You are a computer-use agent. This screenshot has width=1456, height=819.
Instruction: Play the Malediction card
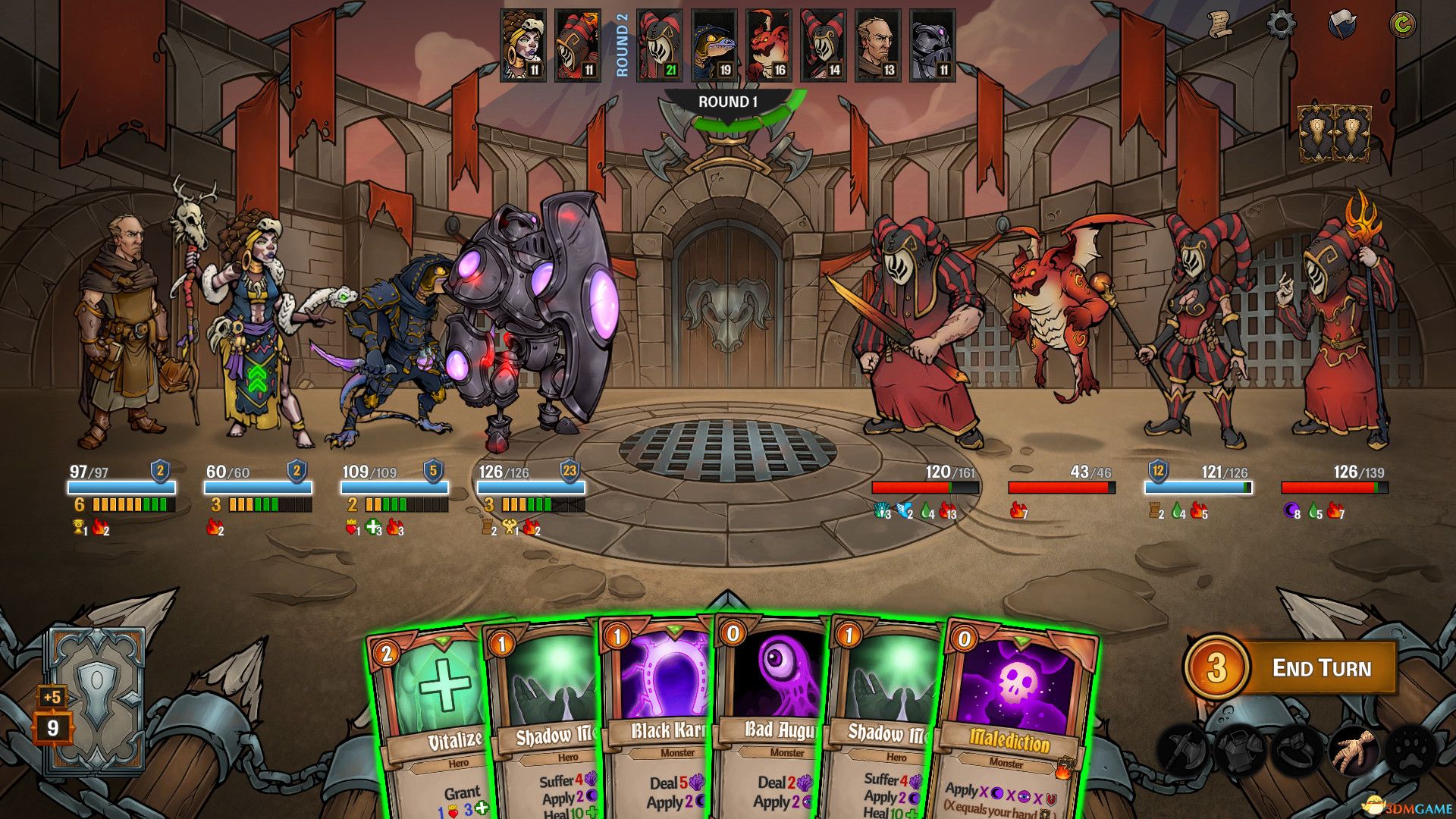tap(1012, 728)
